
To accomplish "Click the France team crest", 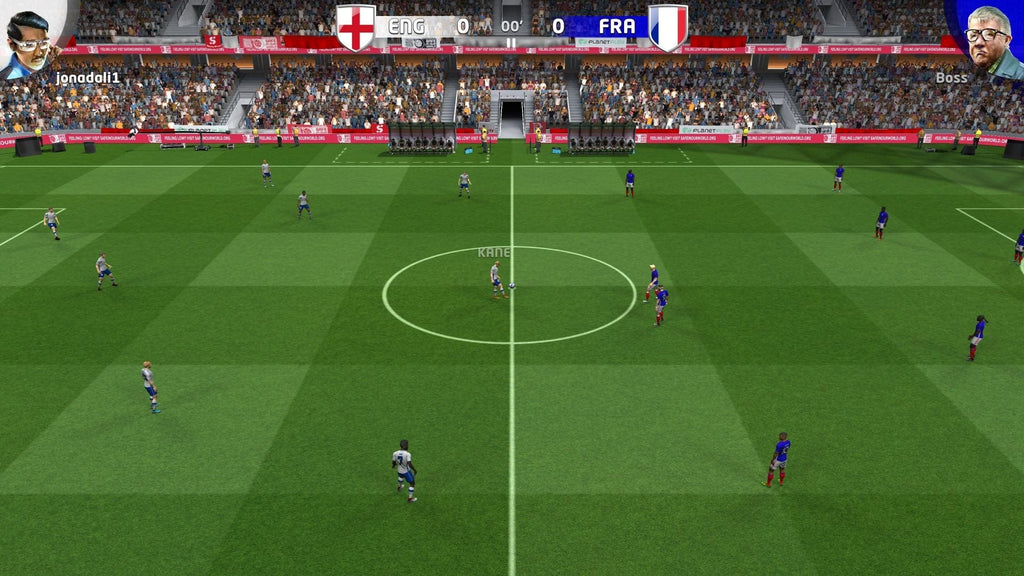I will (x=668, y=27).
